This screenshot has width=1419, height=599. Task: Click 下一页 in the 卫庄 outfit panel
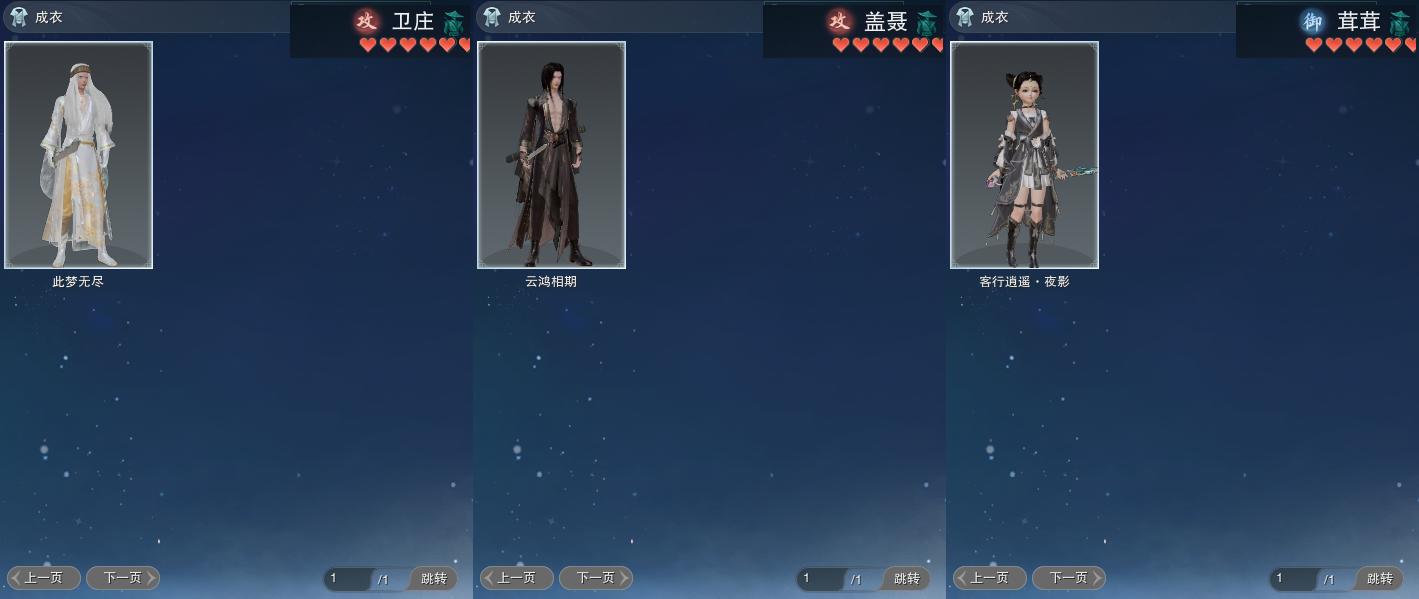tap(123, 578)
